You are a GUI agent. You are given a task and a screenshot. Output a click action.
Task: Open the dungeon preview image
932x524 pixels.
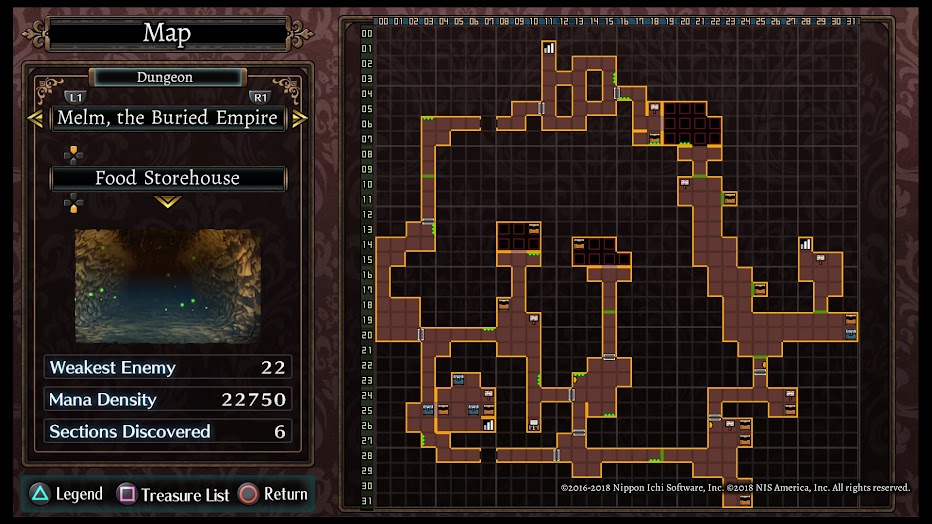(x=168, y=286)
